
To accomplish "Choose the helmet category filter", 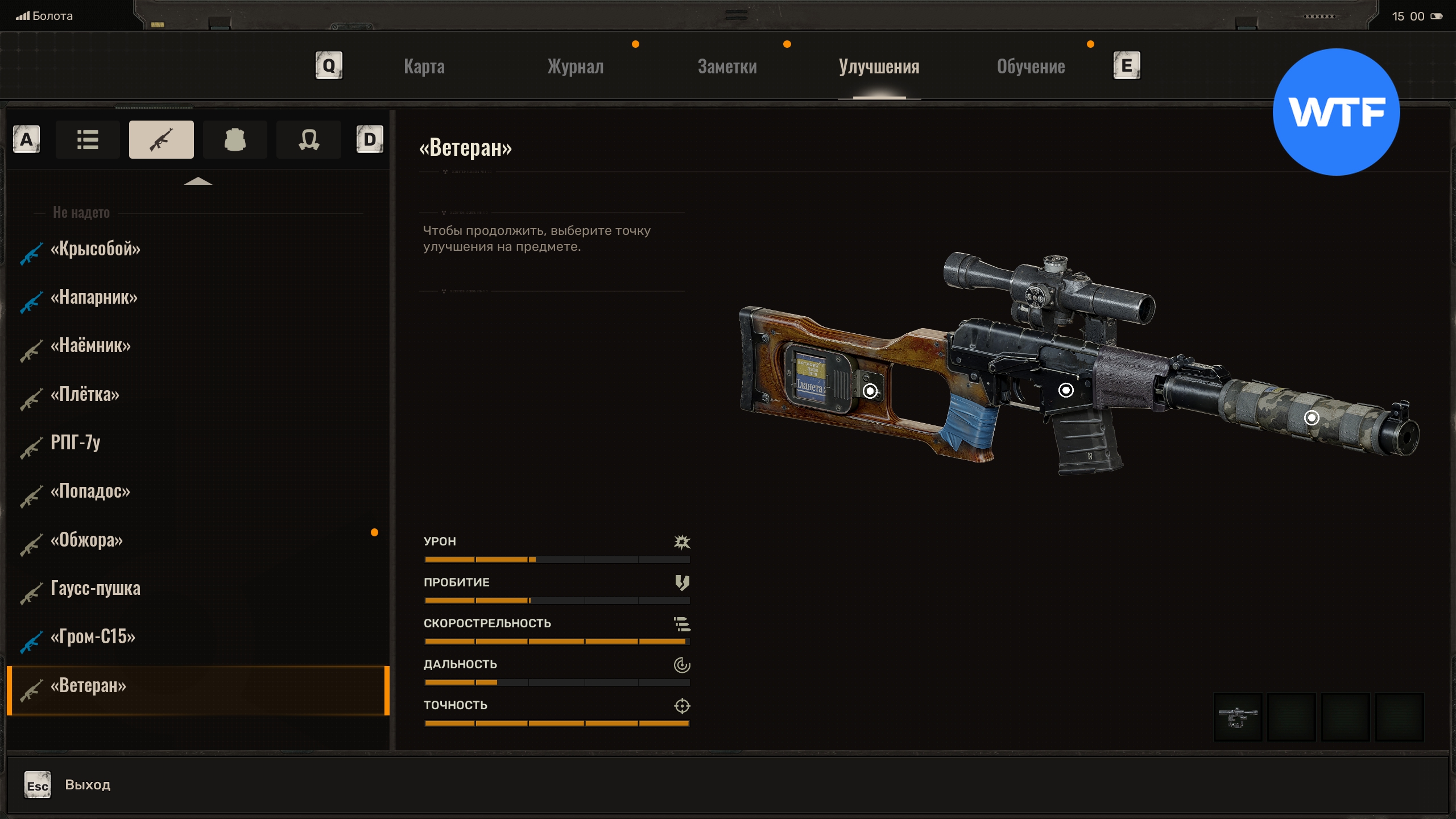I will (308, 139).
